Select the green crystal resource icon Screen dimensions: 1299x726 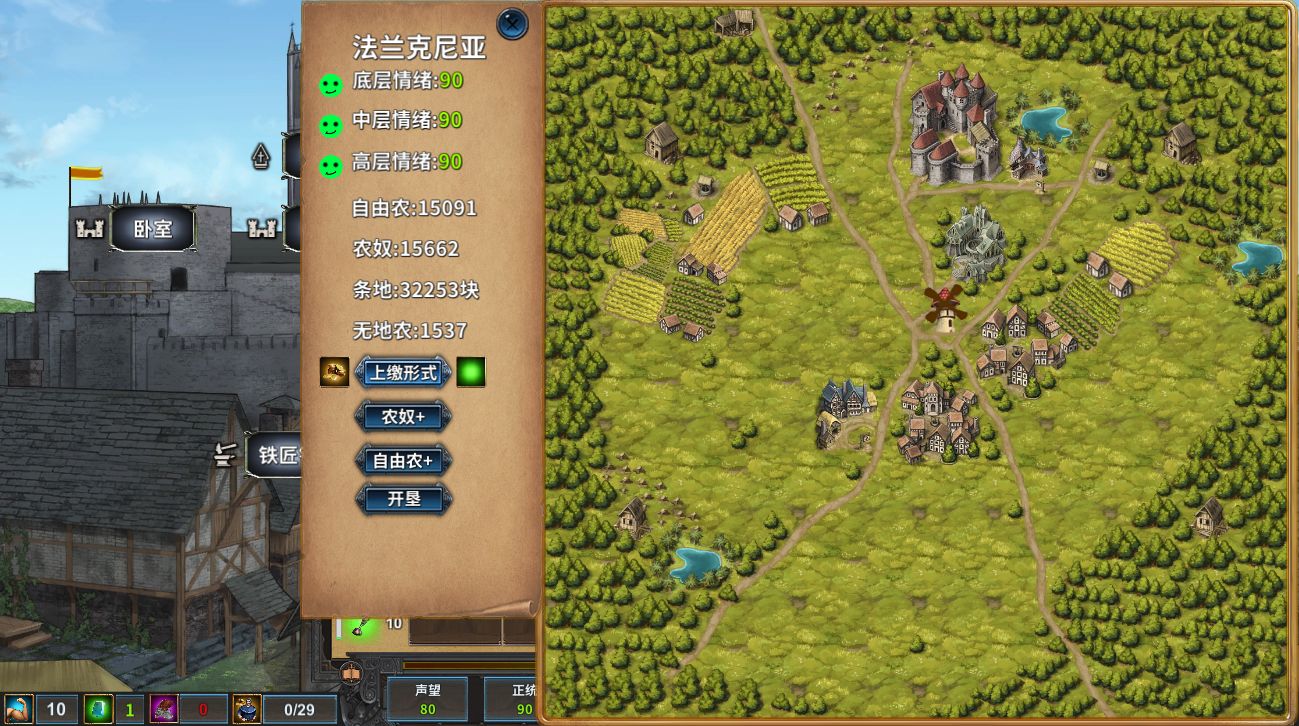point(98,708)
